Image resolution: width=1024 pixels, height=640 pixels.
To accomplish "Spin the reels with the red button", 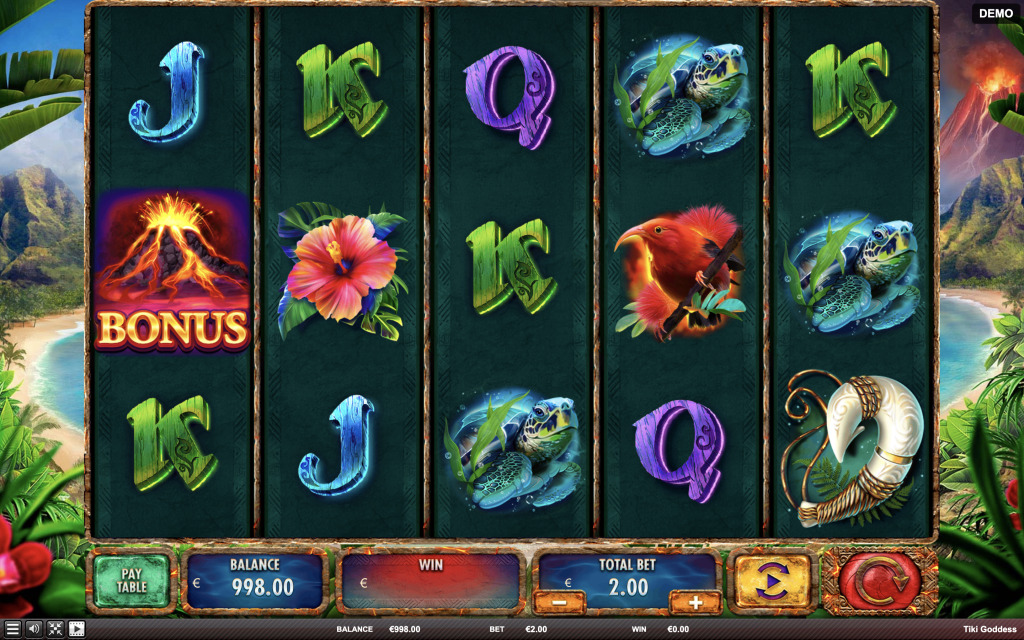I will (x=880, y=580).
